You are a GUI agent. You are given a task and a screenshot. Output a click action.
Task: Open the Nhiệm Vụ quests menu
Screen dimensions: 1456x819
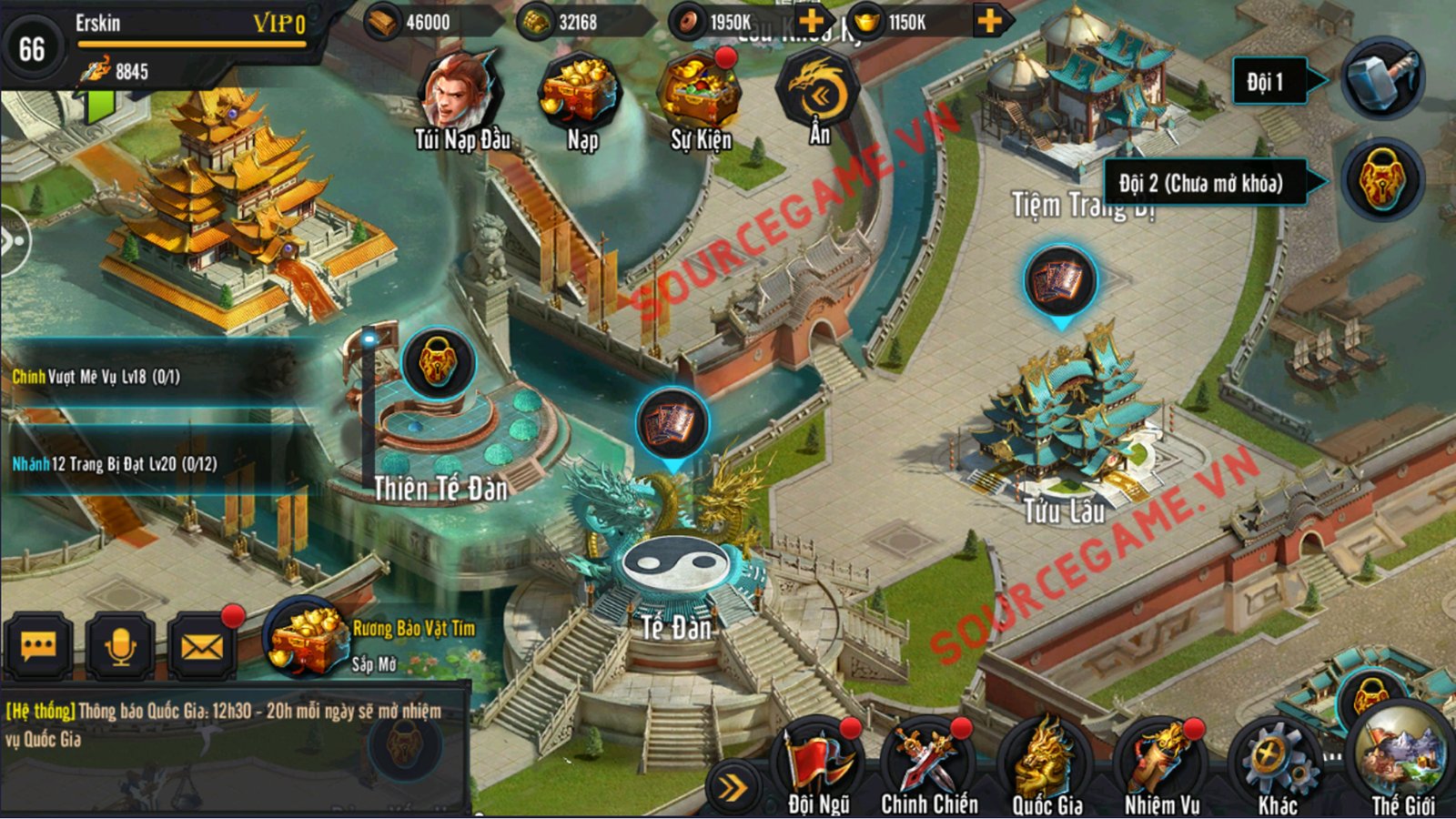point(1162,767)
